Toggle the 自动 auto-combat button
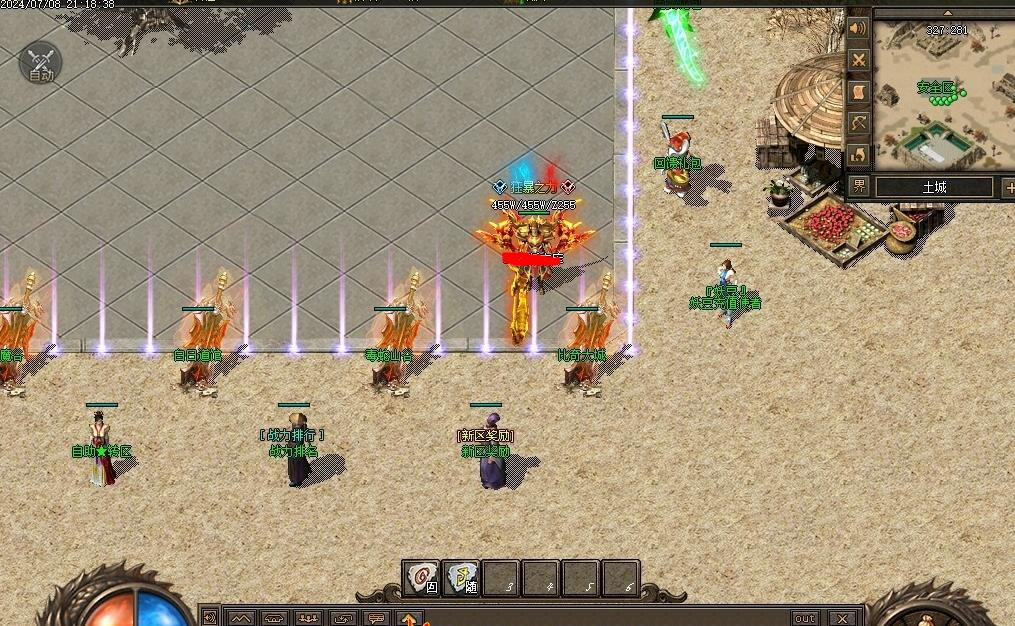The image size is (1015, 626). (x=40, y=64)
